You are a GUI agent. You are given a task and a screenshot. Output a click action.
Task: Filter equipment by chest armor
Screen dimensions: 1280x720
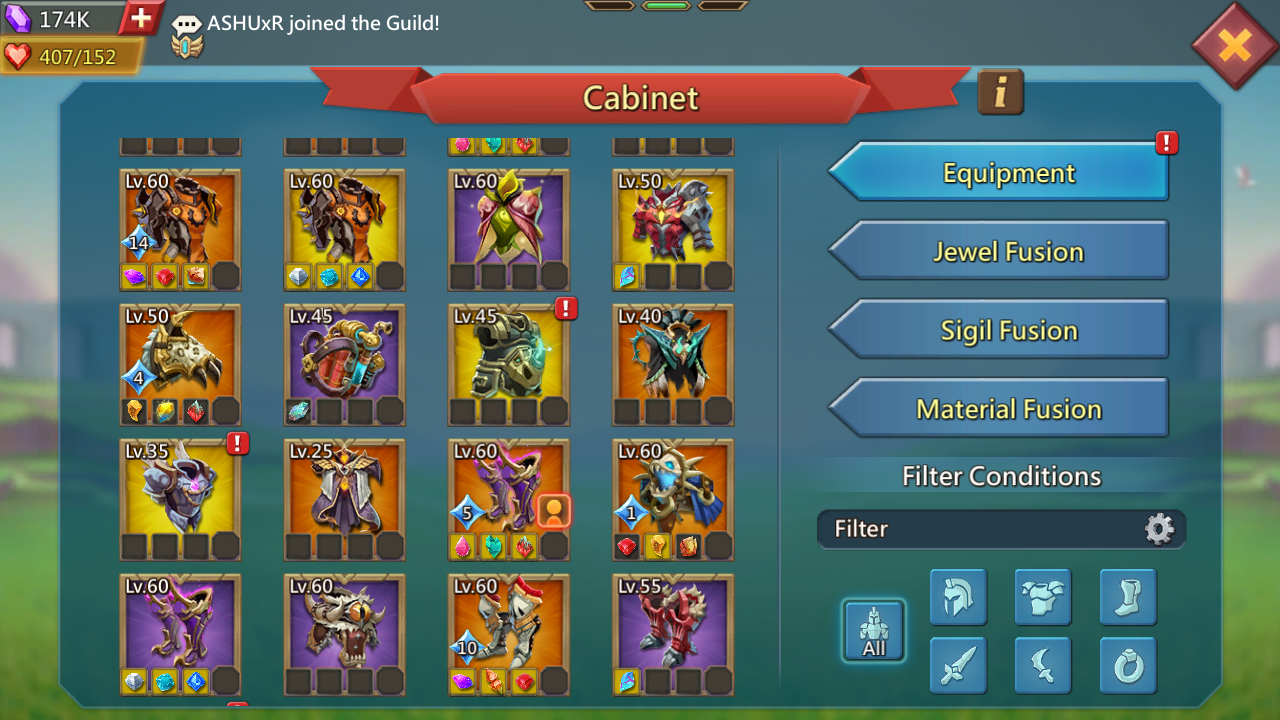(1043, 597)
